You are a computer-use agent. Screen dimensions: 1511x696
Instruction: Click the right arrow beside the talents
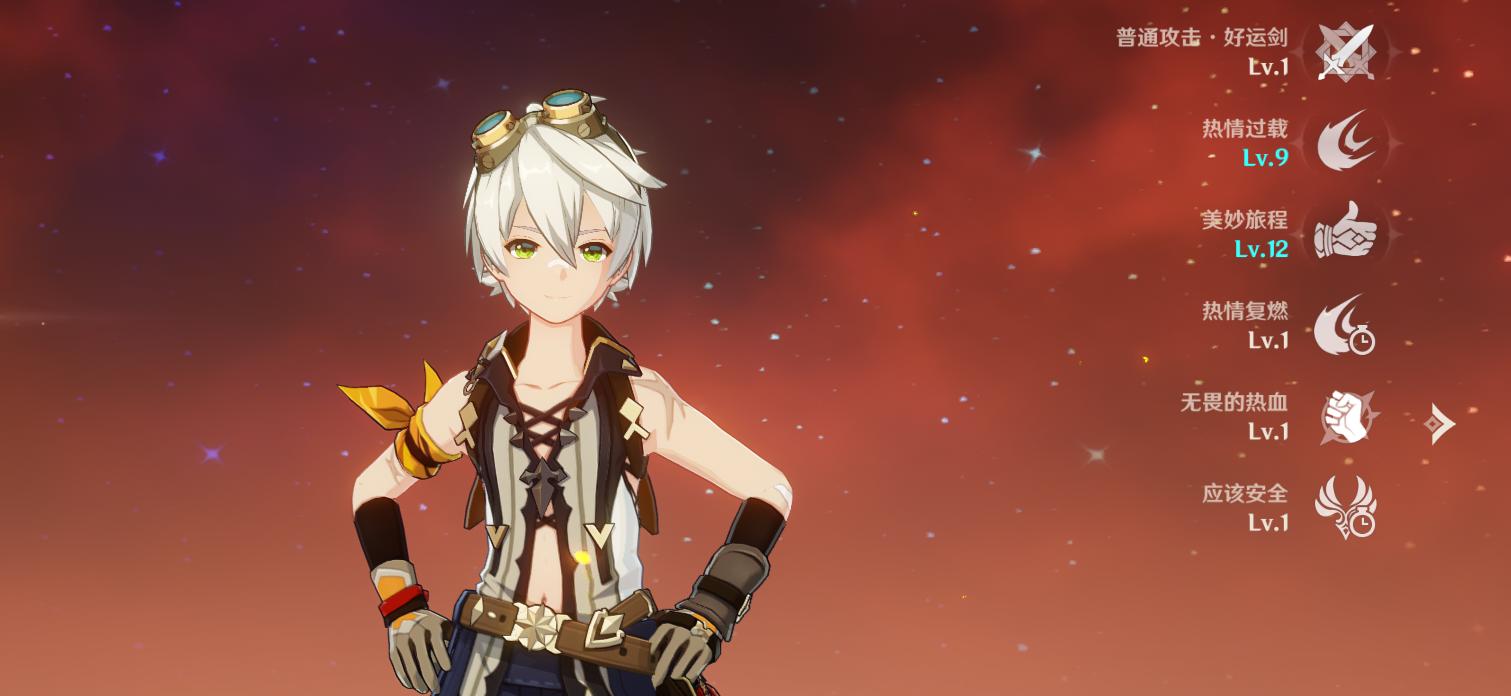pyautogui.click(x=1439, y=424)
